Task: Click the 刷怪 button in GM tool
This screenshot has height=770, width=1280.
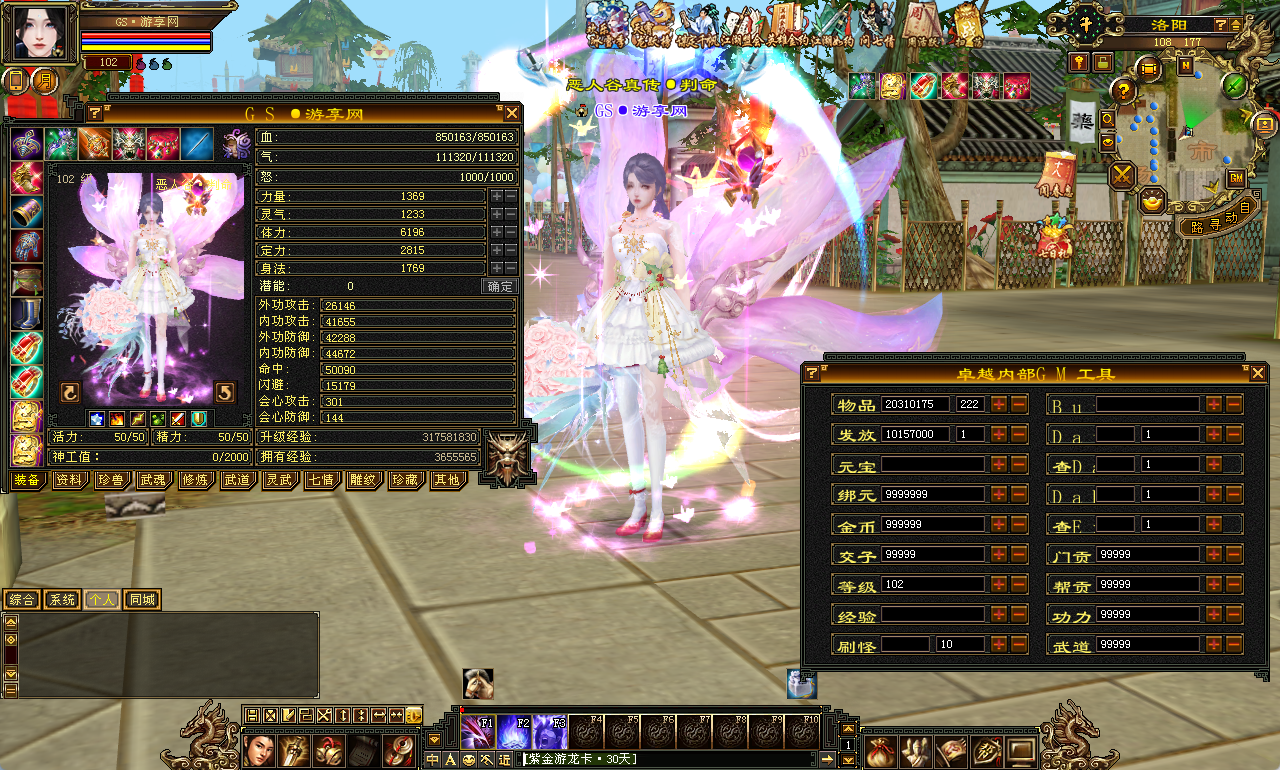Action: (x=856, y=646)
